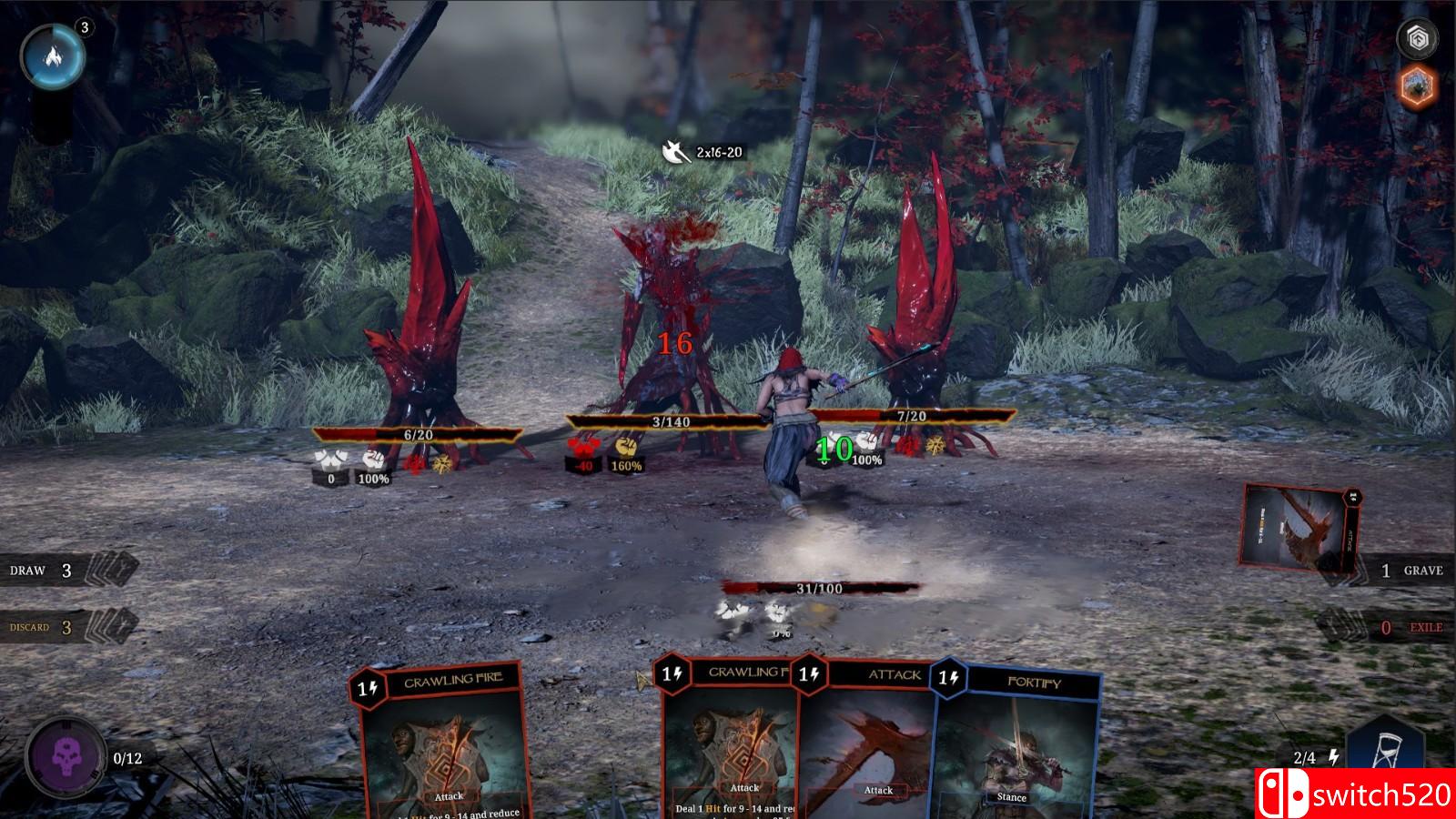1456x819 pixels.
Task: Open the grey hexagon menu icon
Action: point(1416,37)
